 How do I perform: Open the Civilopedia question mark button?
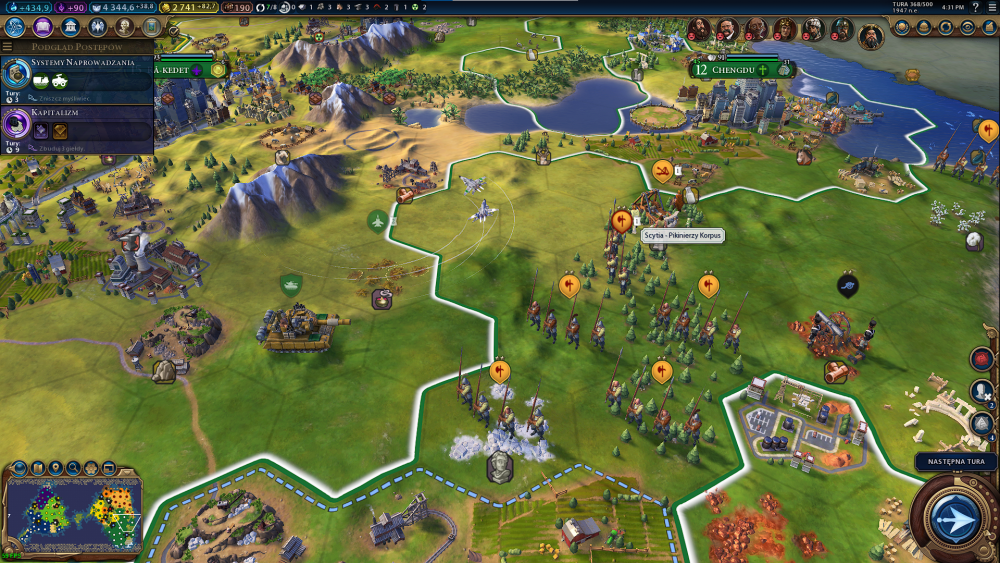tap(976, 8)
